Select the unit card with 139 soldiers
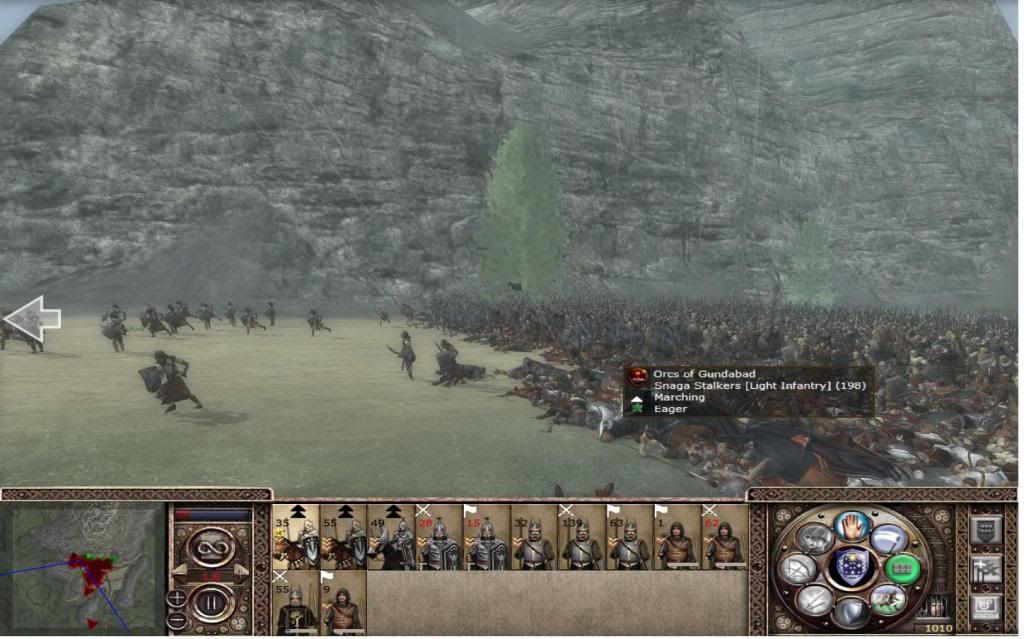Image resolution: width=1024 pixels, height=639 pixels. 582,537
